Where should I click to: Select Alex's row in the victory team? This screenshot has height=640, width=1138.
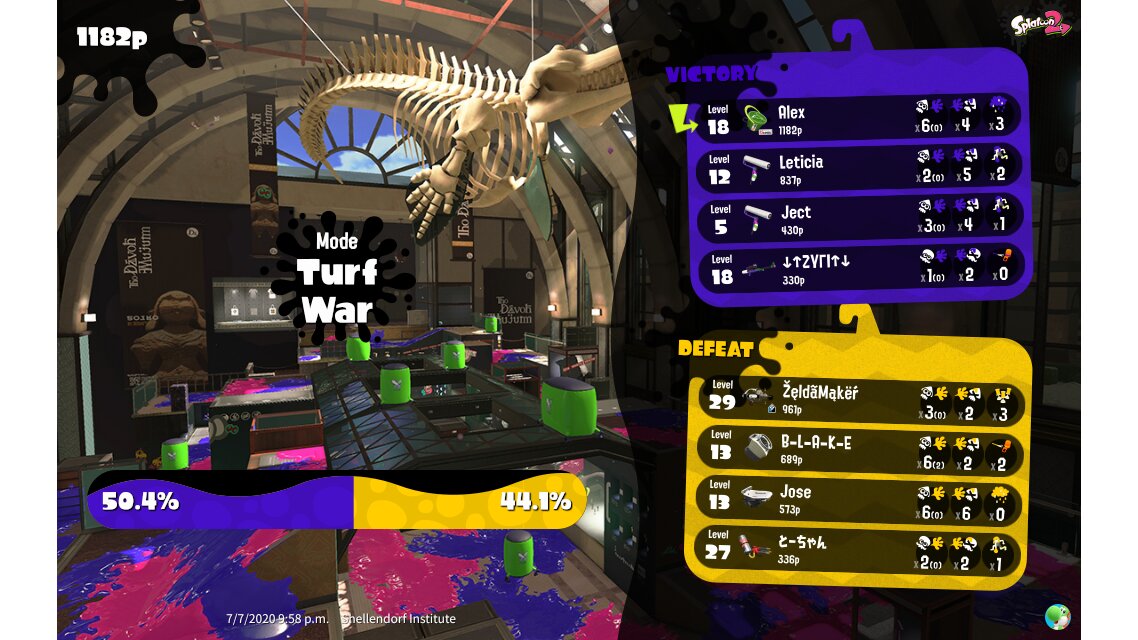pos(860,119)
